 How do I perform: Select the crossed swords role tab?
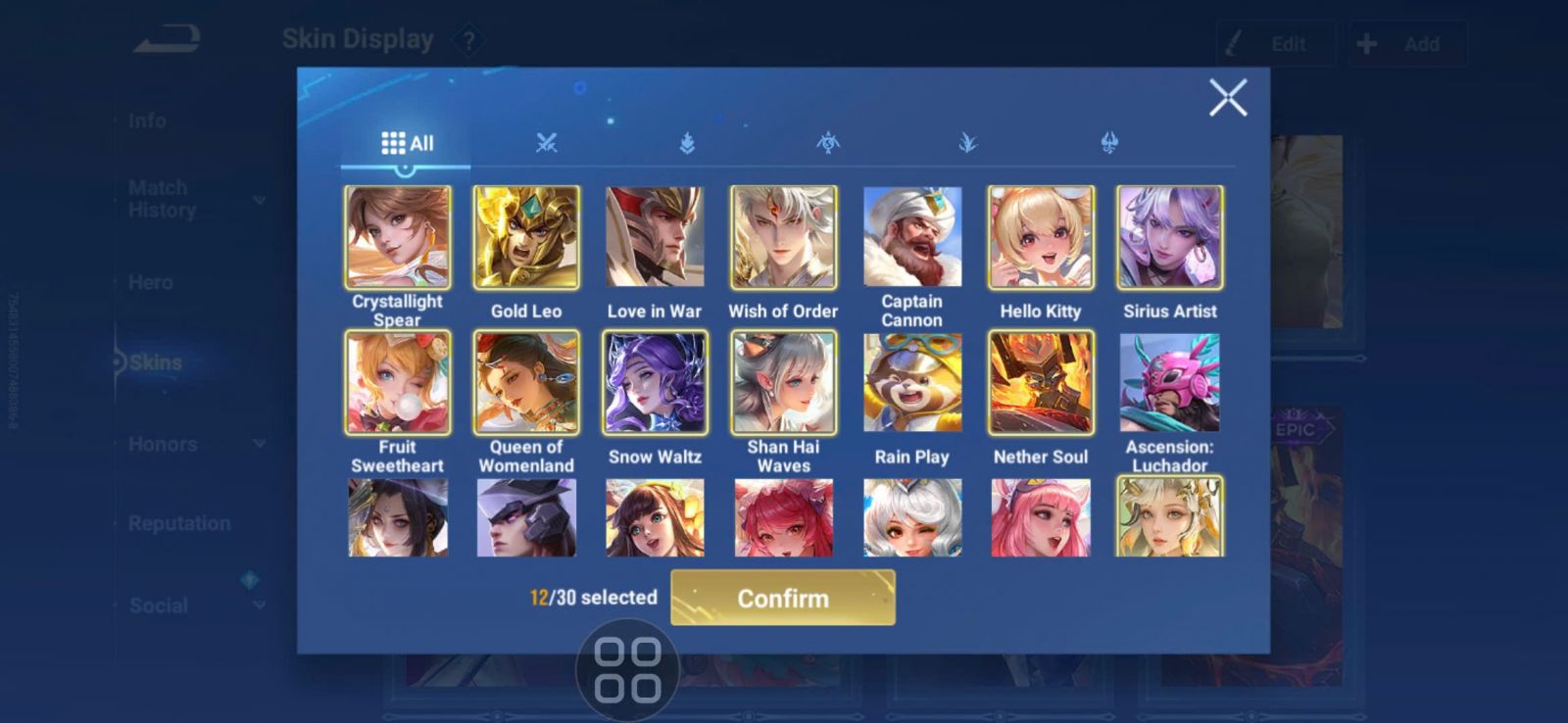(x=546, y=143)
